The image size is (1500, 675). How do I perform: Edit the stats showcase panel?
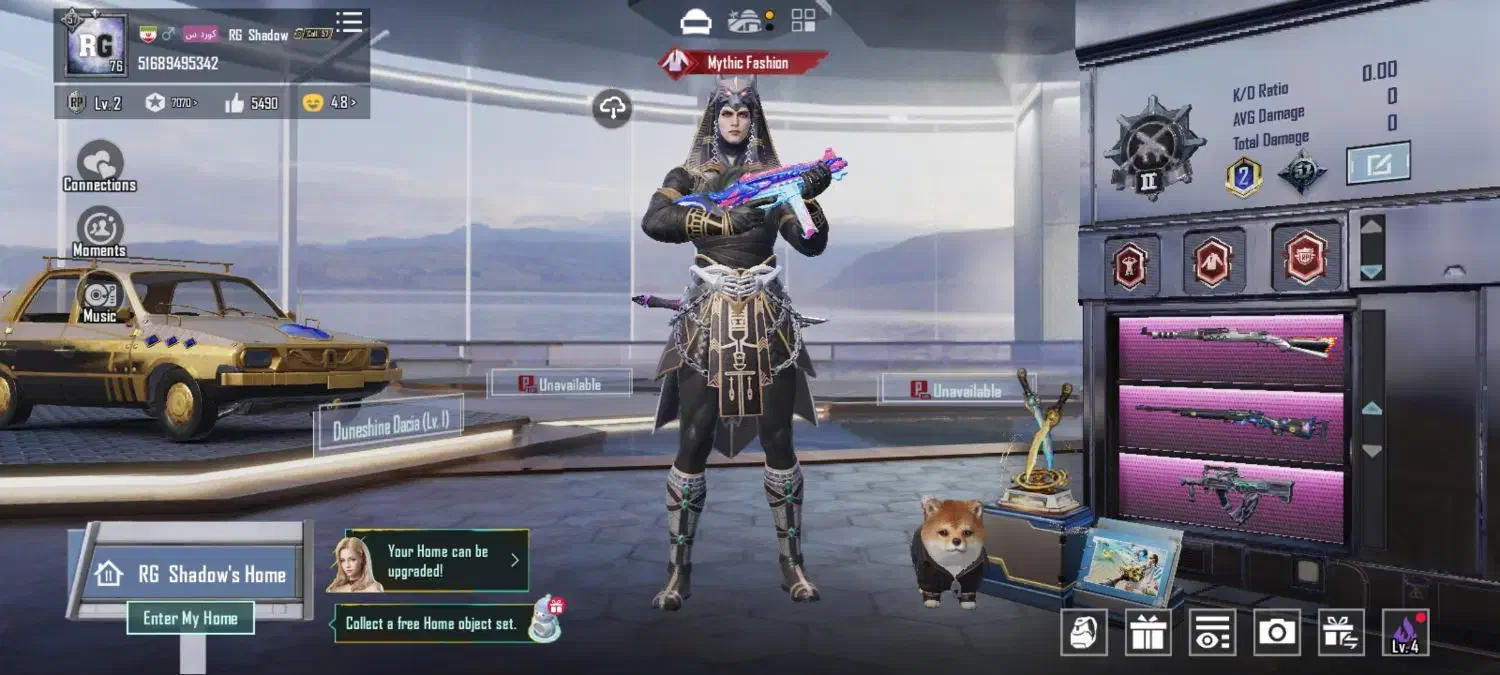1377,163
